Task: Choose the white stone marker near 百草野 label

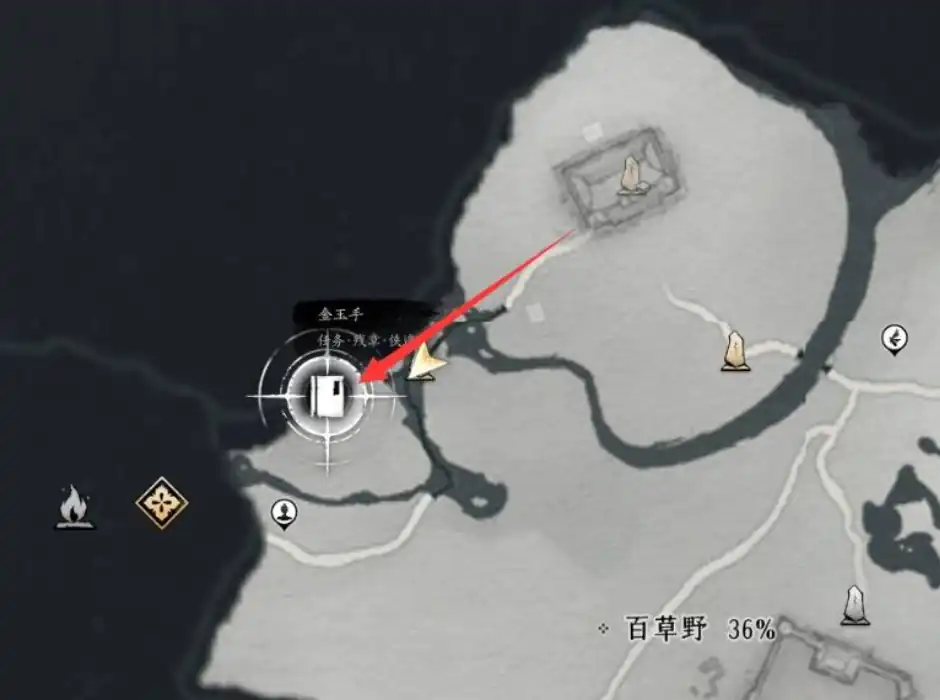Action: (854, 605)
